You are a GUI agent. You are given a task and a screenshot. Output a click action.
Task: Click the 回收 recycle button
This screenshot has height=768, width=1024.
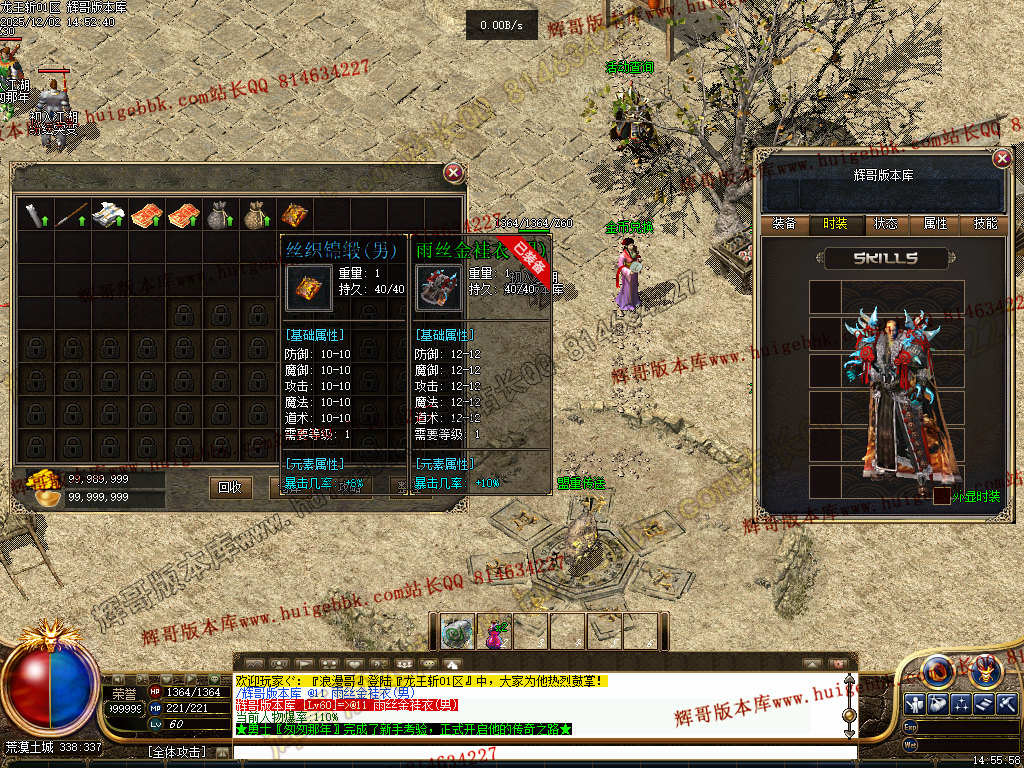pyautogui.click(x=230, y=487)
